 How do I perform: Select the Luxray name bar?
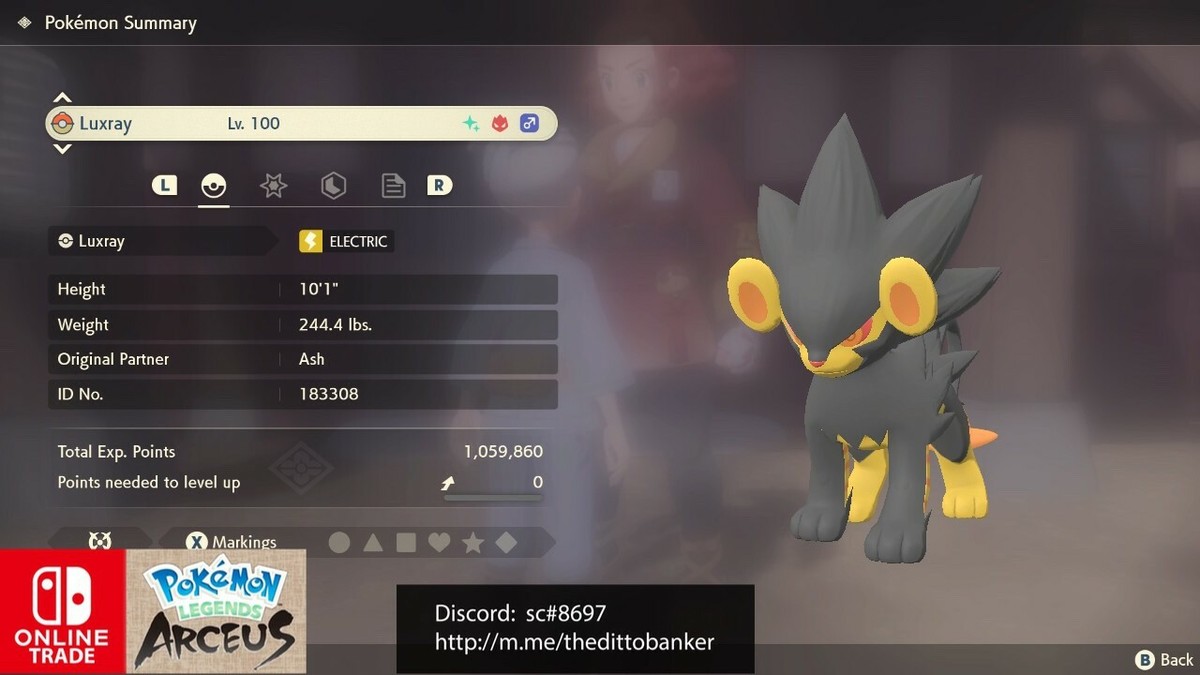(301, 124)
